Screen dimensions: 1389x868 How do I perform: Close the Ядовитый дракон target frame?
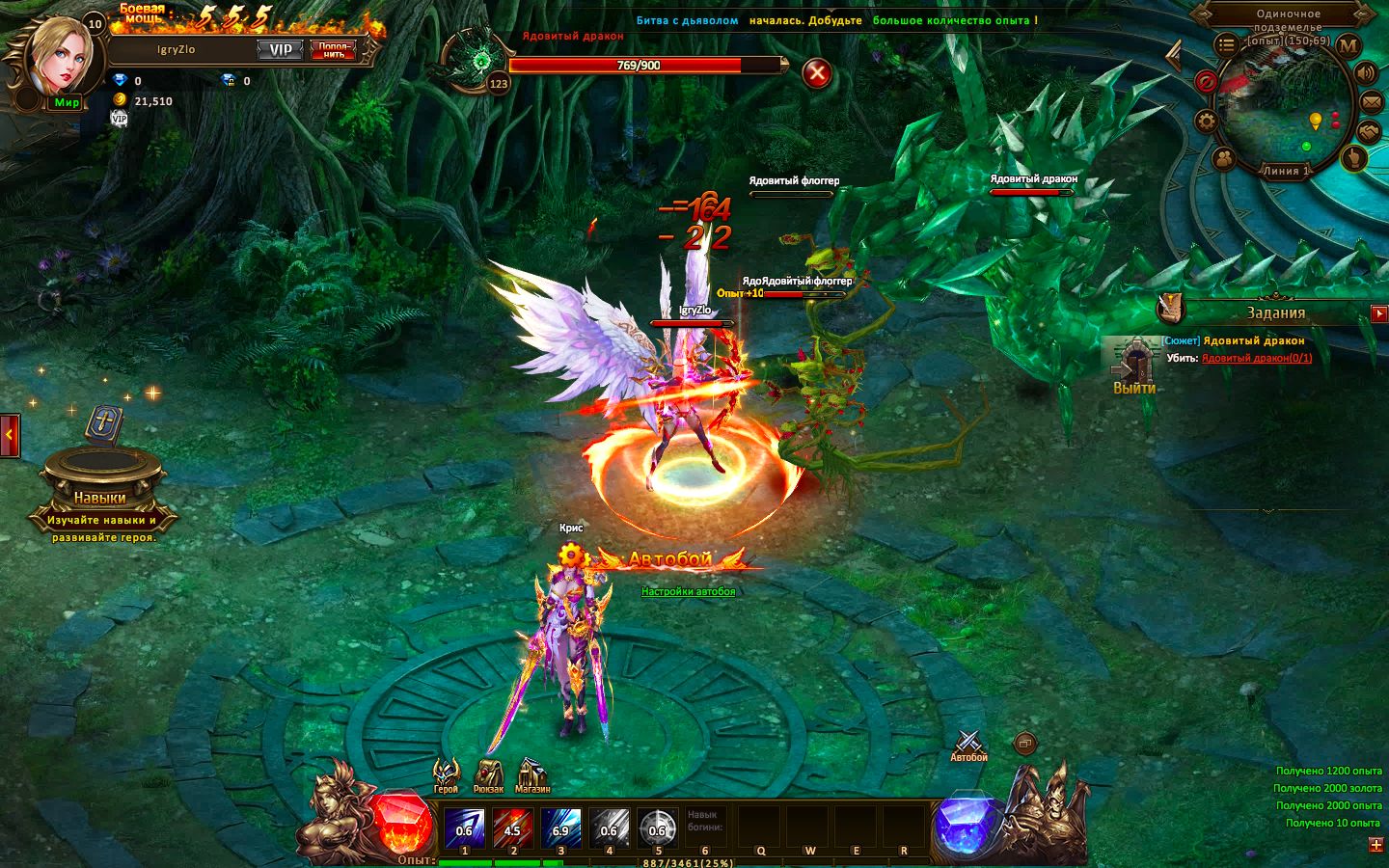pyautogui.click(x=817, y=73)
